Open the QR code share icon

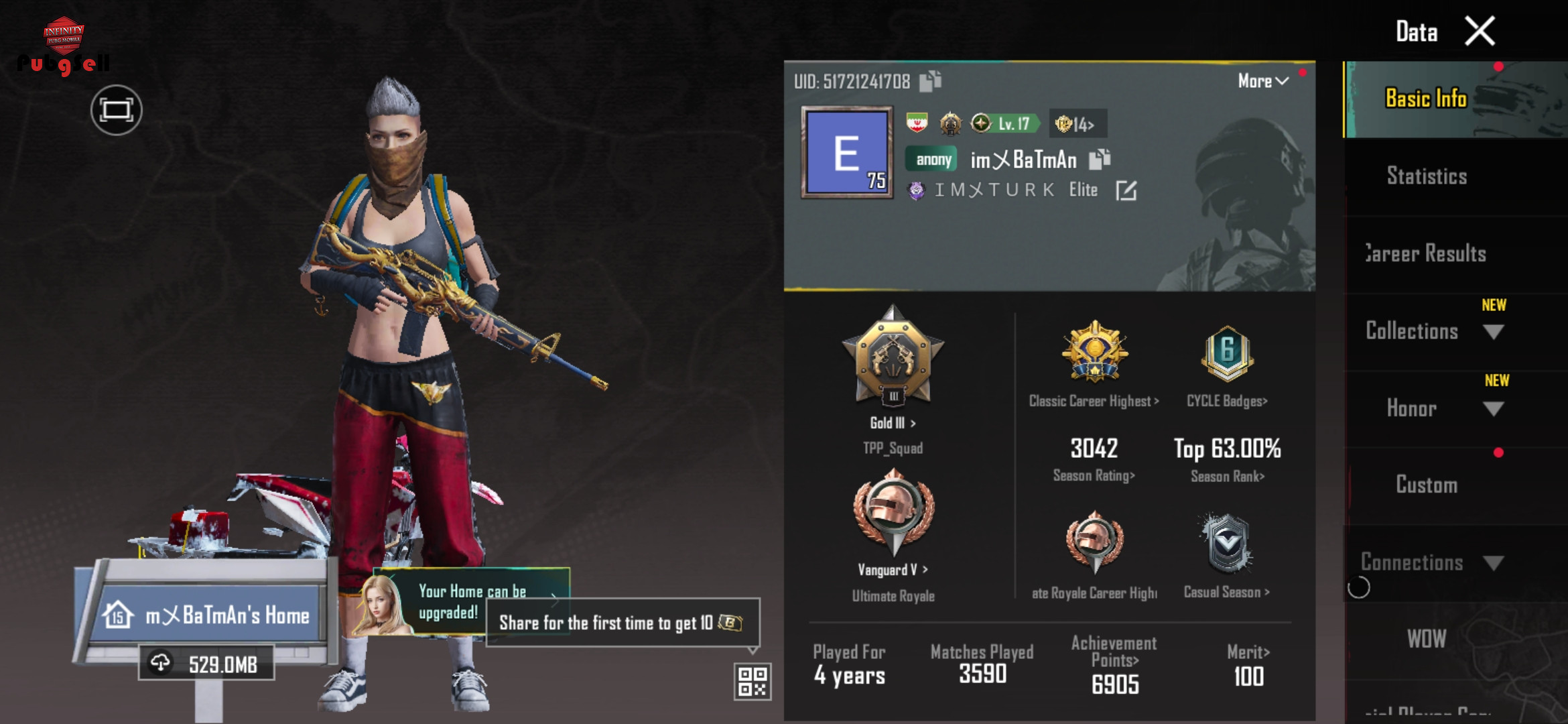coord(752,681)
